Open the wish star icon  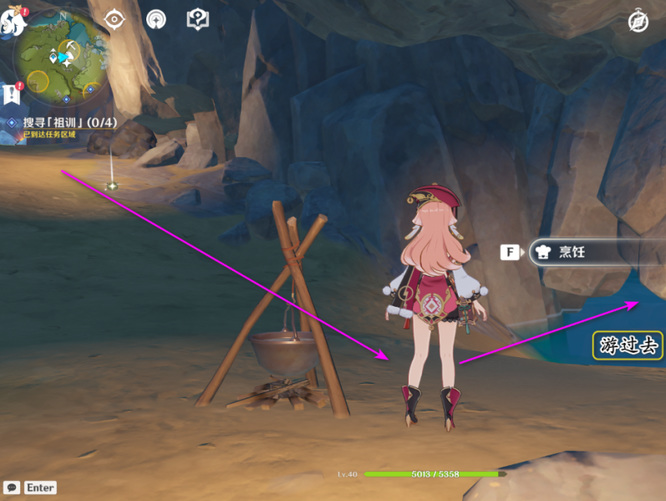click(156, 19)
